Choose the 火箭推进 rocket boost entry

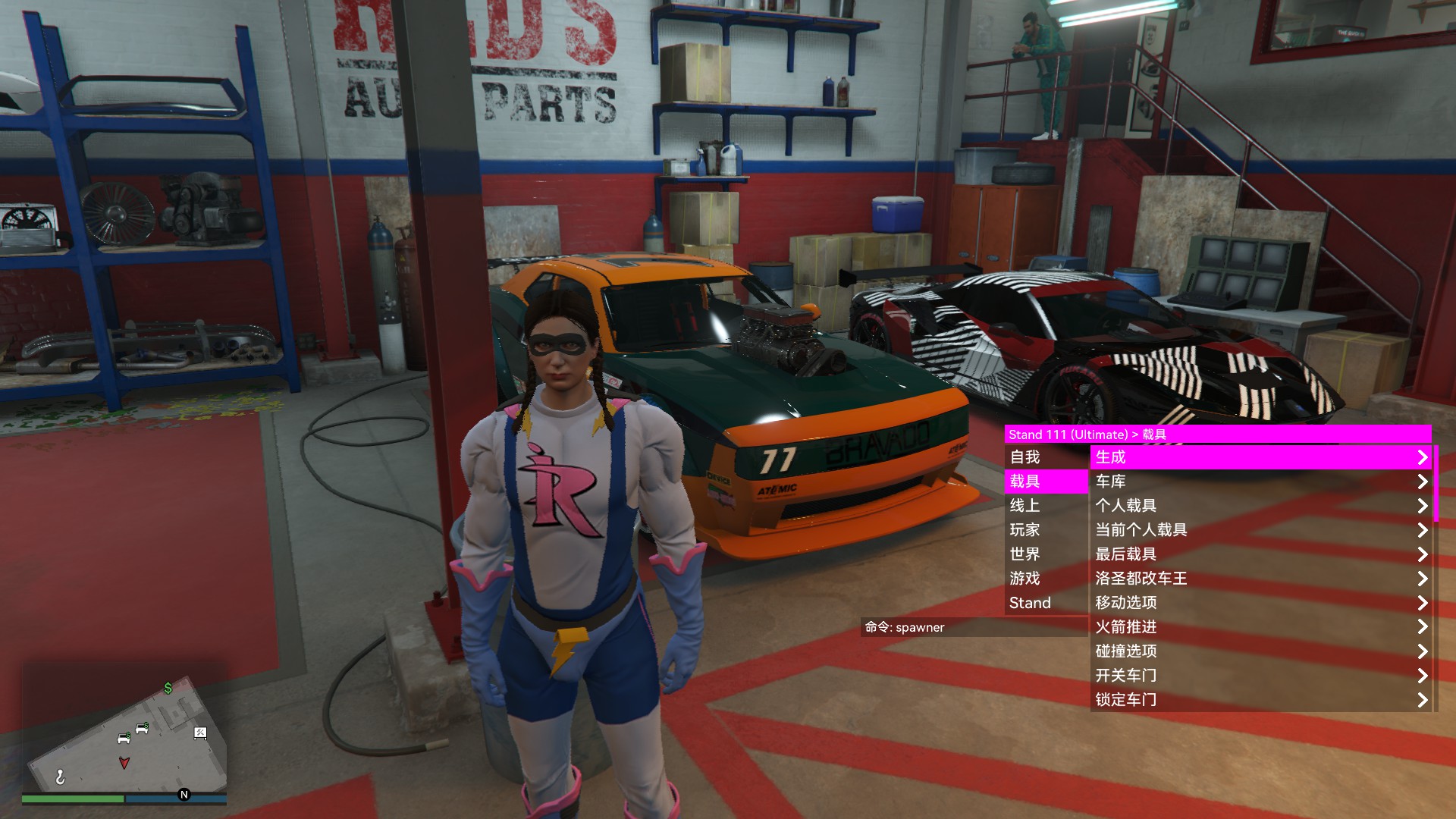1259,627
